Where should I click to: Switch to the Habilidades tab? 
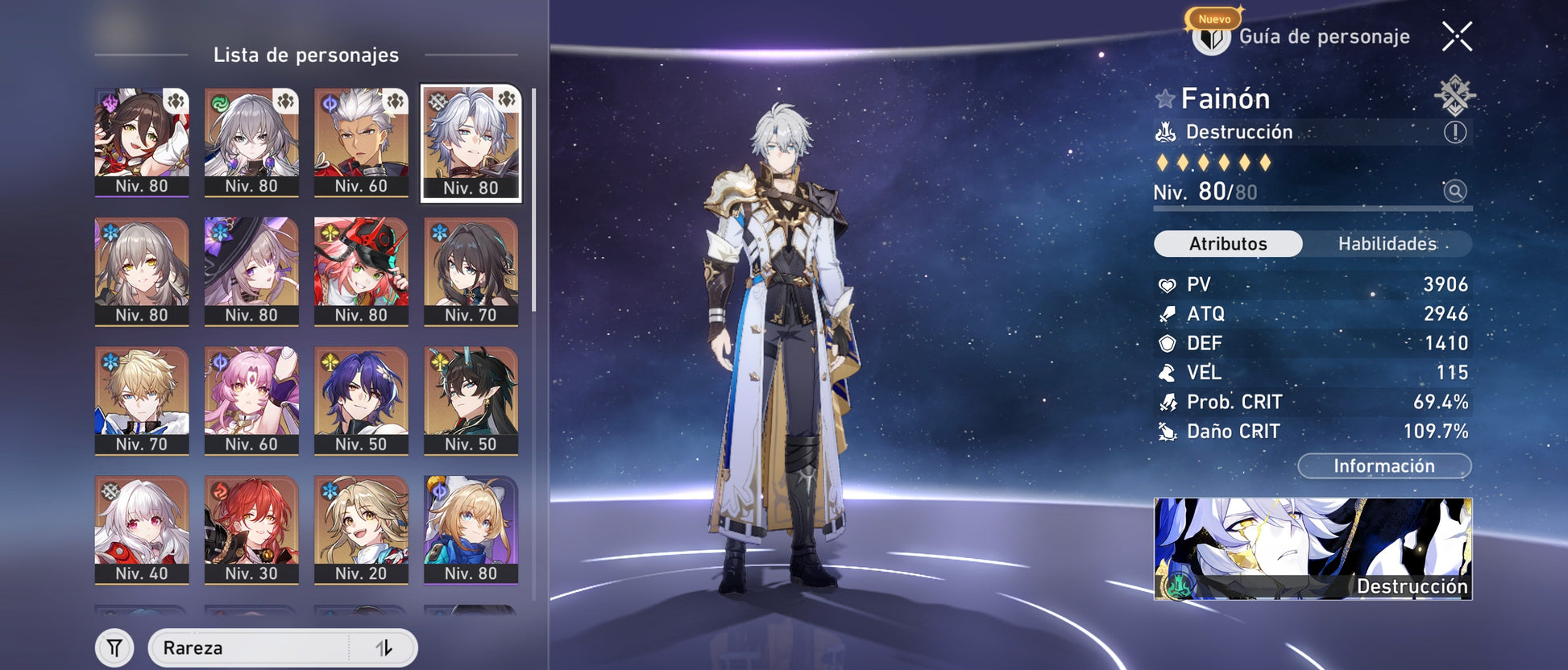click(x=1387, y=244)
